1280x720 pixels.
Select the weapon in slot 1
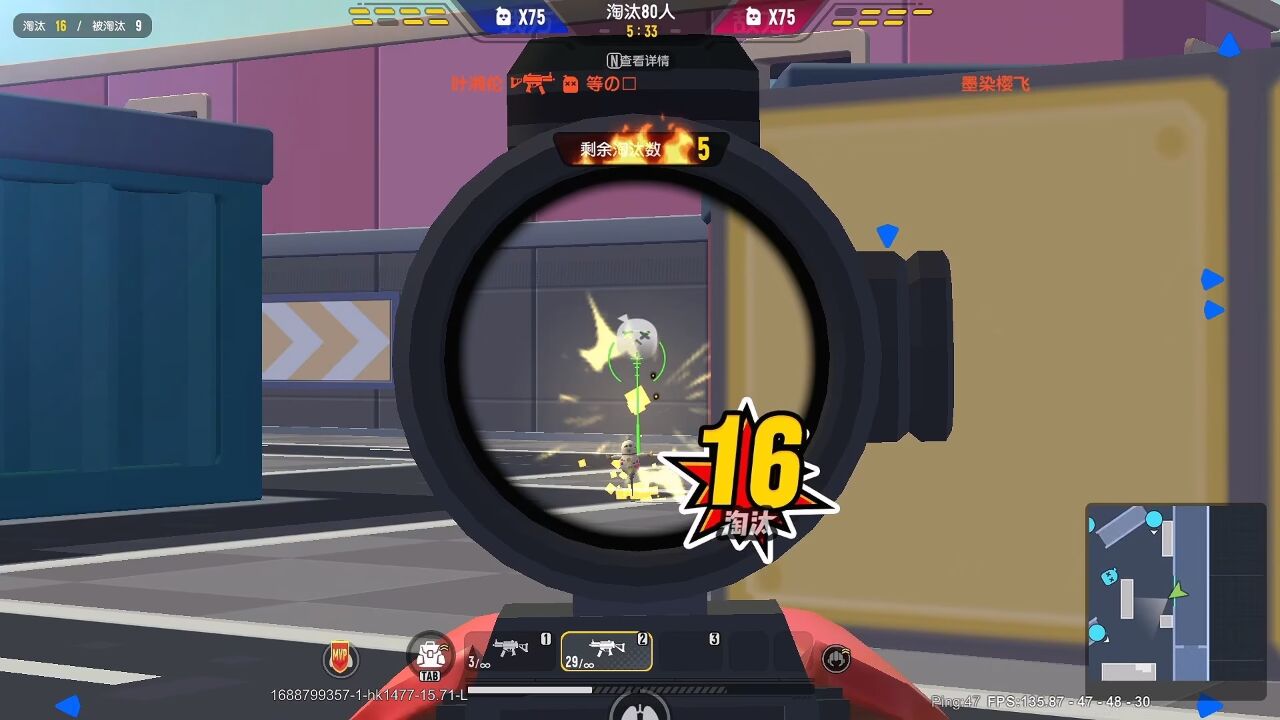(x=510, y=650)
